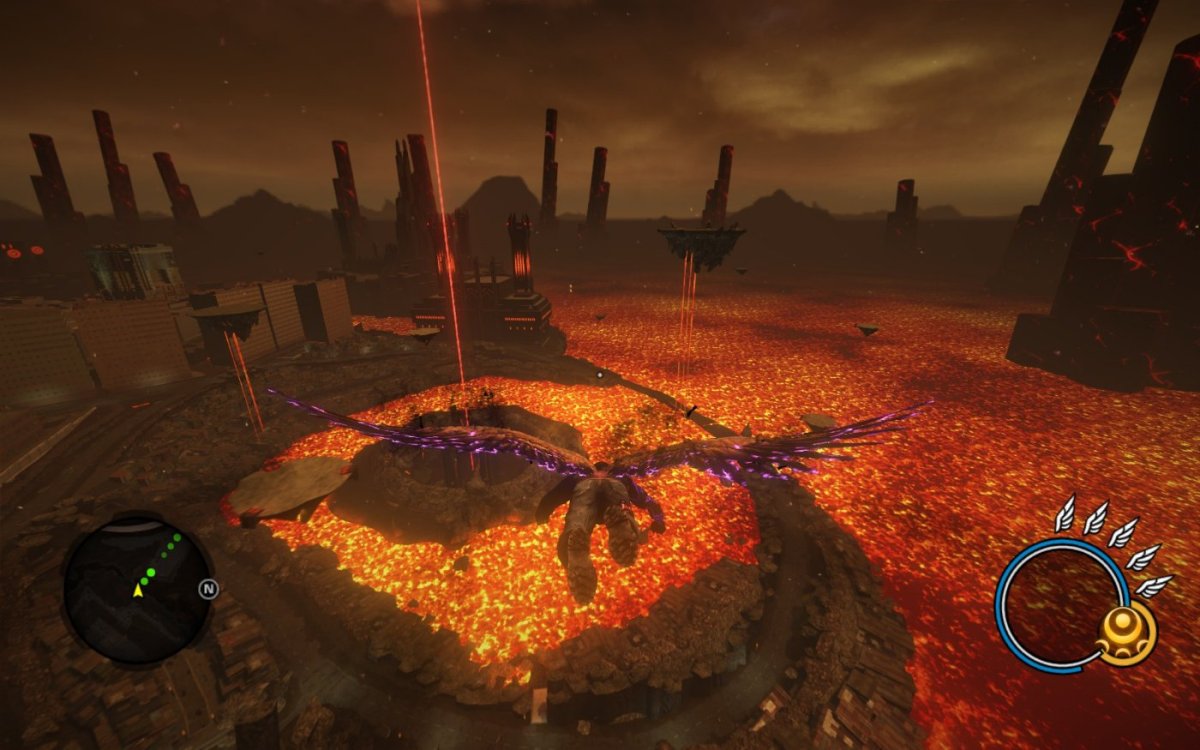Select the golden orb power icon
The image size is (1200, 750).
tap(1126, 631)
